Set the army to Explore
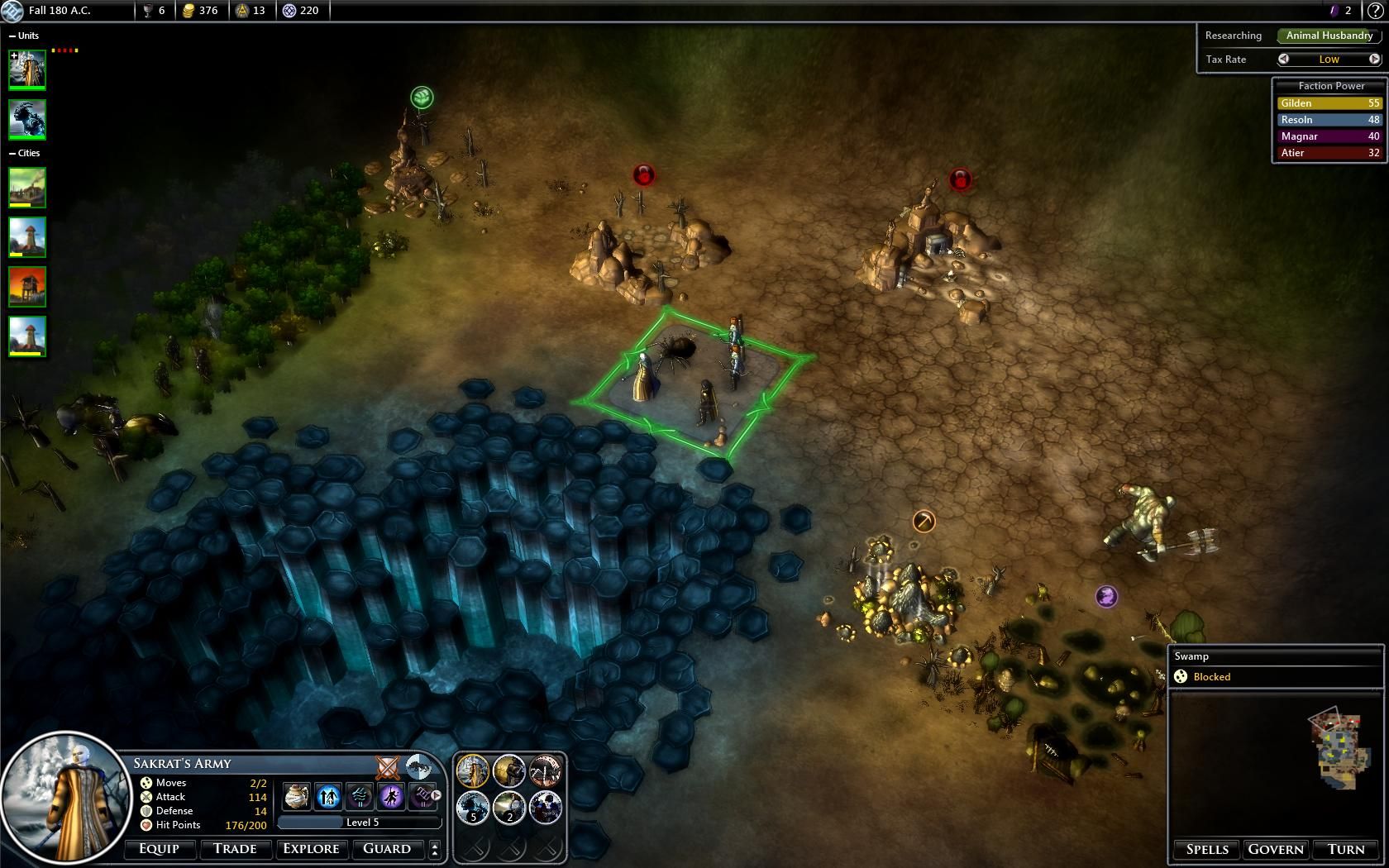The image size is (1389, 868). pos(311,849)
